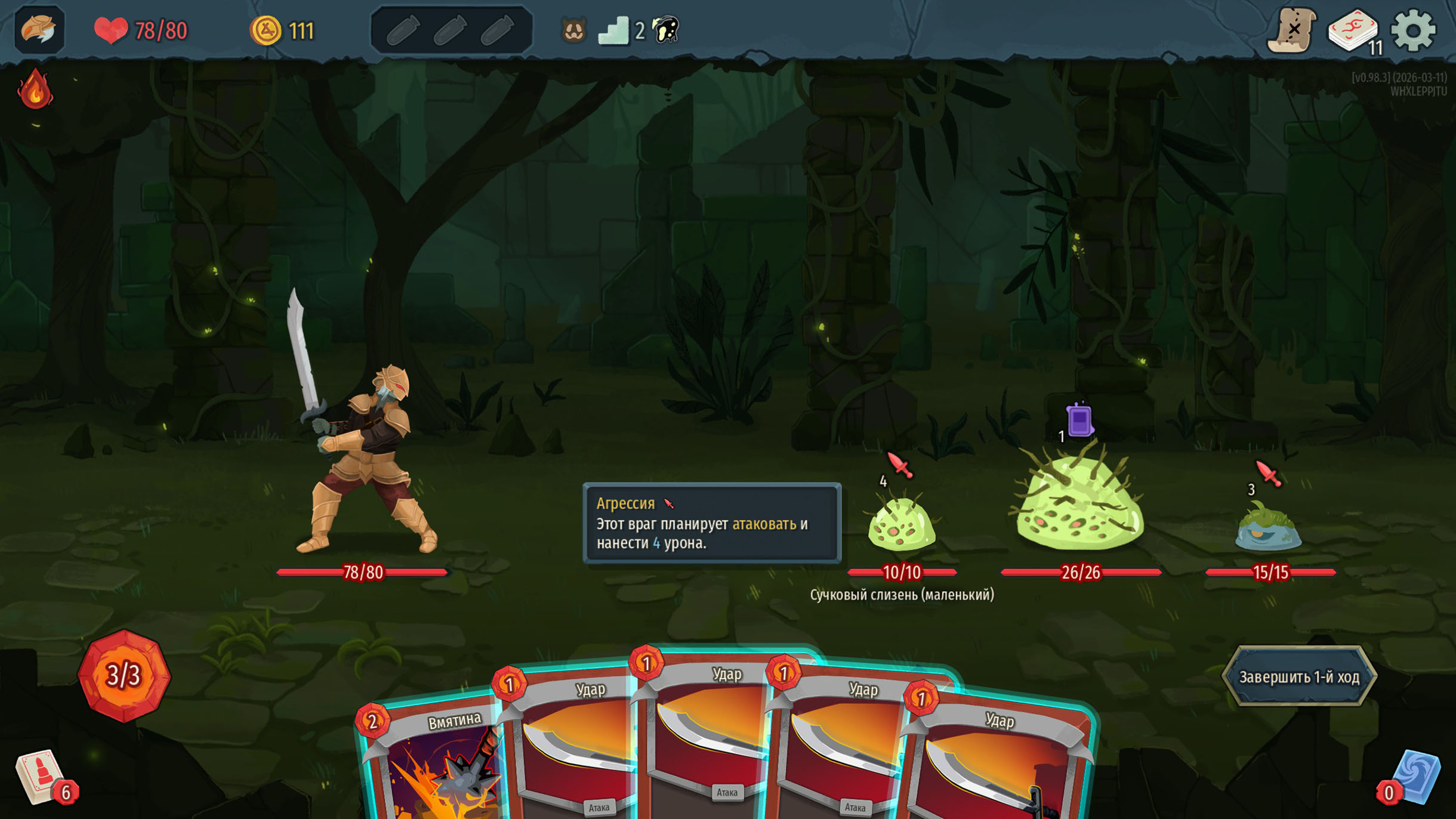View the full deck of 11 cards
Image resolution: width=1456 pixels, height=819 pixels.
click(1353, 30)
